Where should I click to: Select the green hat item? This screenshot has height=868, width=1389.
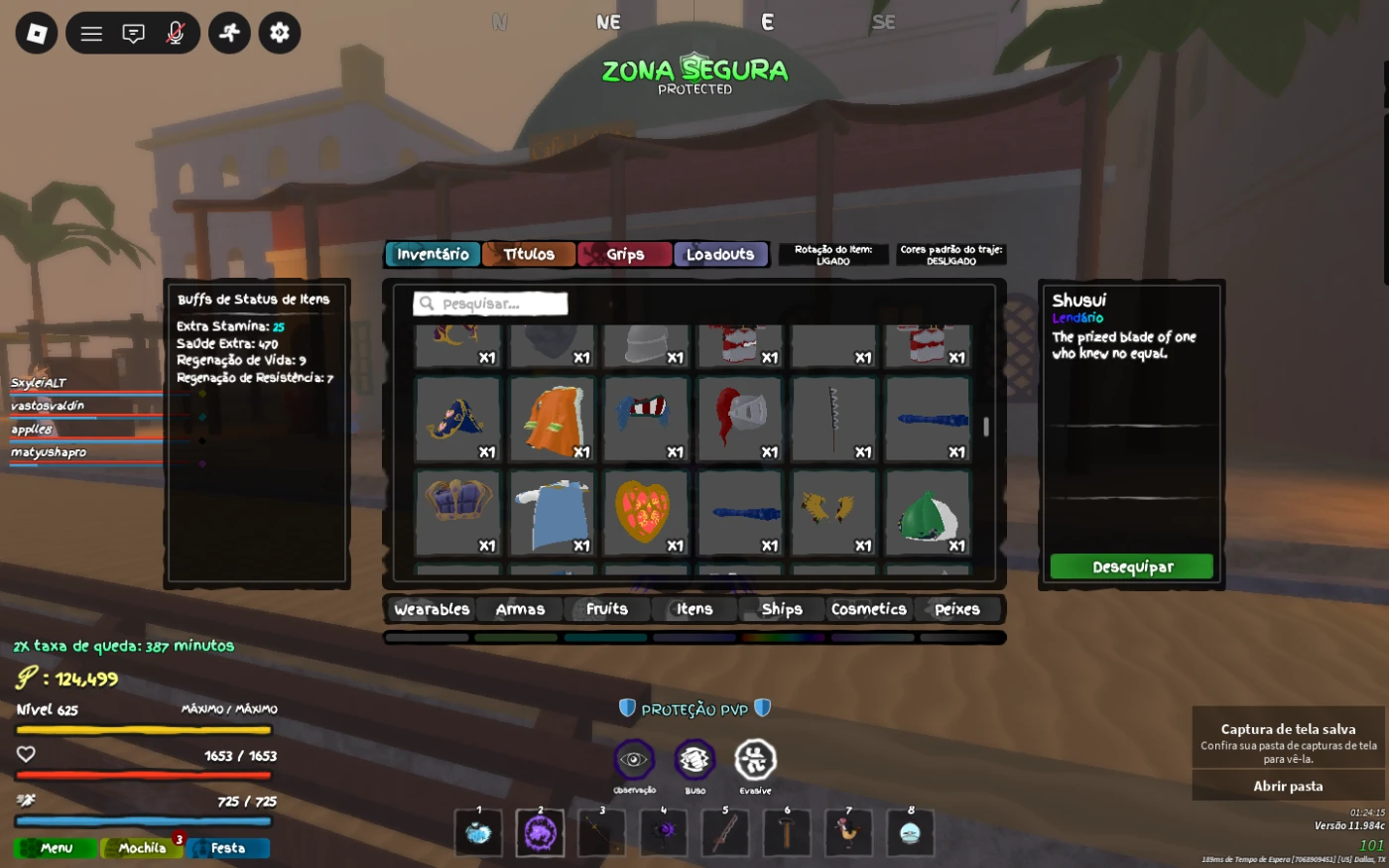(927, 514)
